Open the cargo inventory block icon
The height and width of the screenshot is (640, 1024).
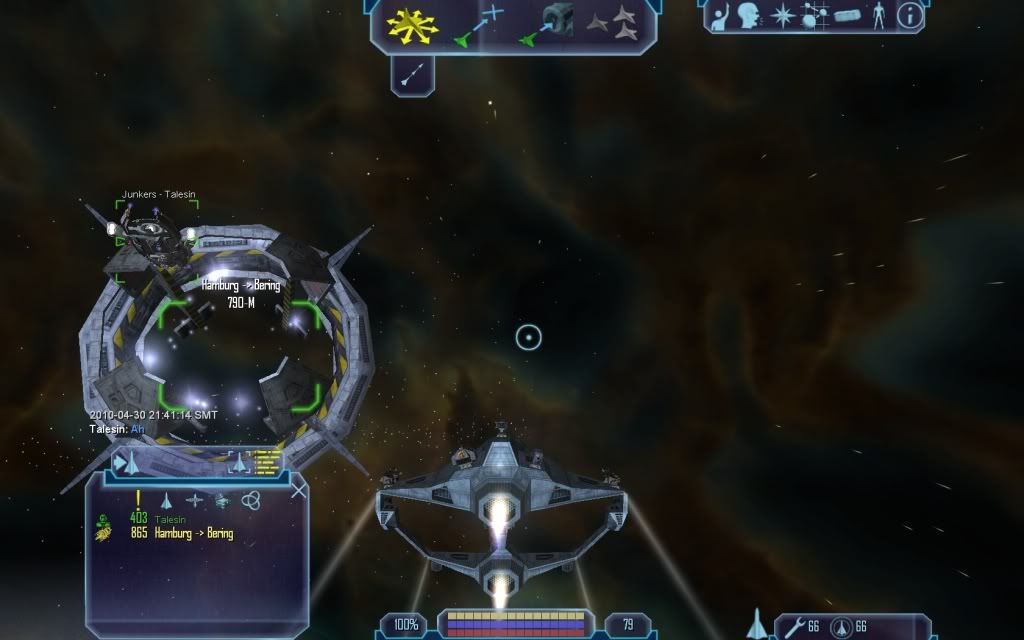click(848, 15)
